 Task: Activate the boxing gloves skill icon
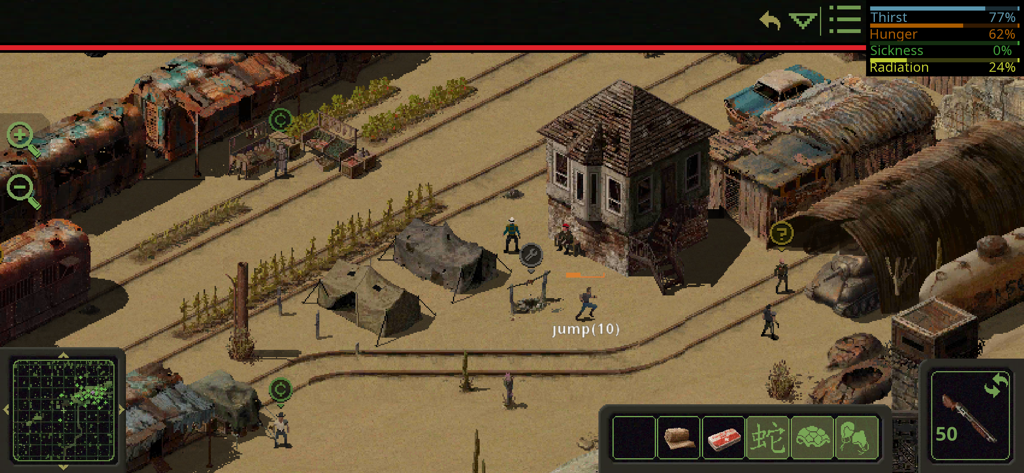coord(856,438)
